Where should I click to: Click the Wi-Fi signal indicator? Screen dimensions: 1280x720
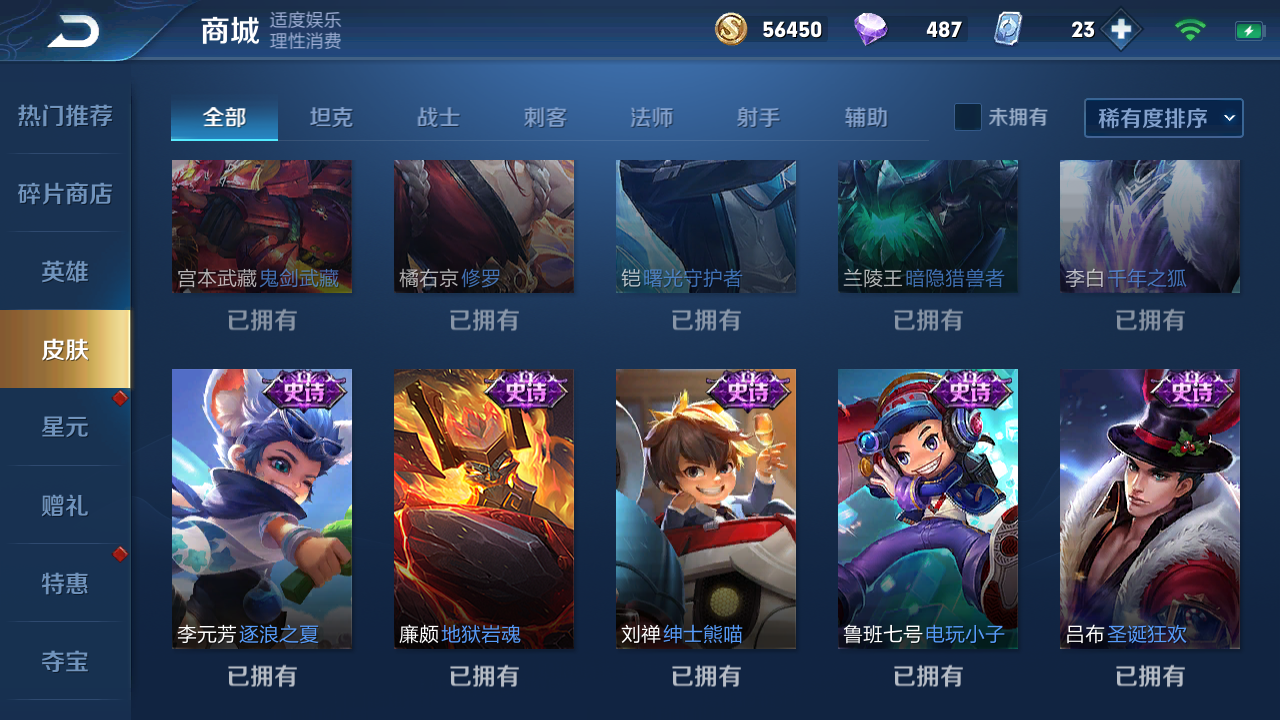click(x=1189, y=29)
